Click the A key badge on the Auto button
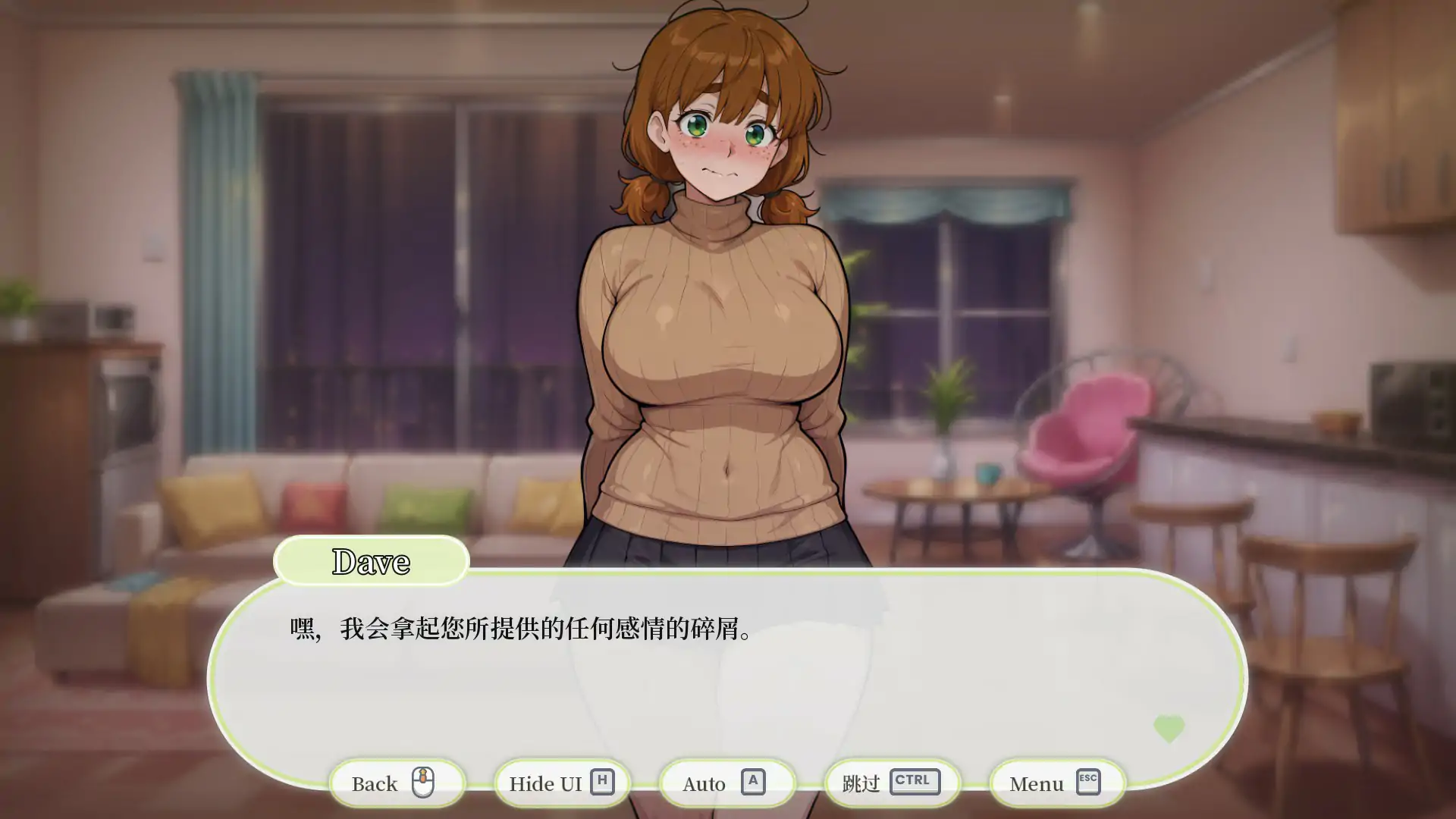The height and width of the screenshot is (819, 1456). point(755,782)
